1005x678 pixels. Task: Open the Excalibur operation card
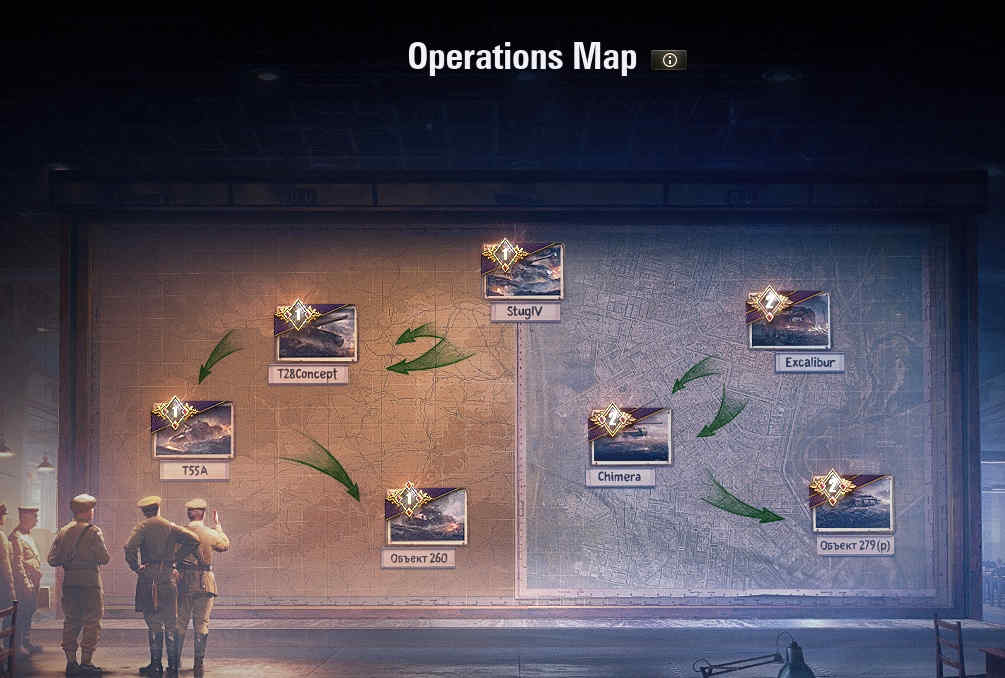[789, 321]
